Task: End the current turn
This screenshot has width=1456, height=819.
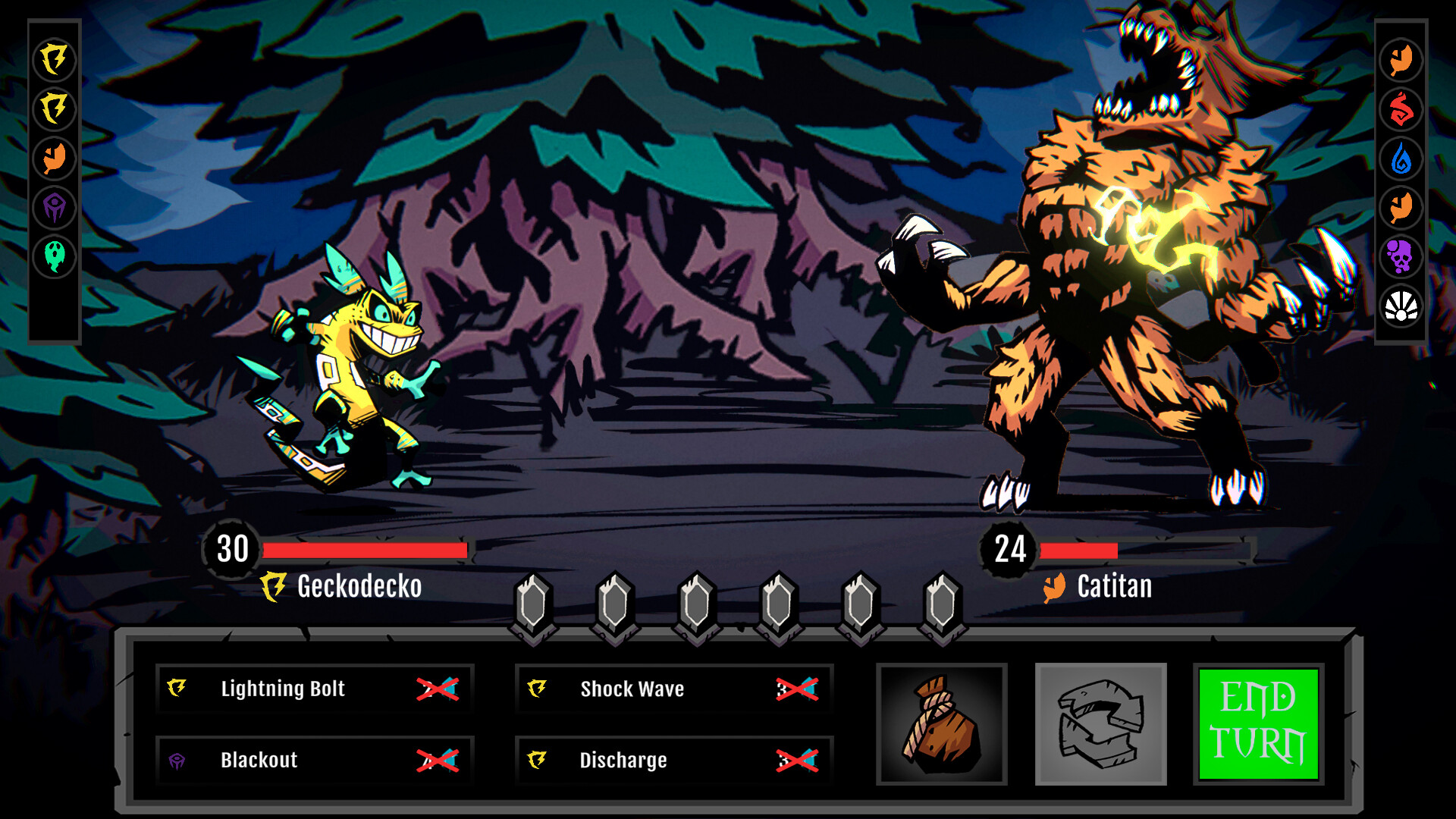Action: click(1258, 724)
